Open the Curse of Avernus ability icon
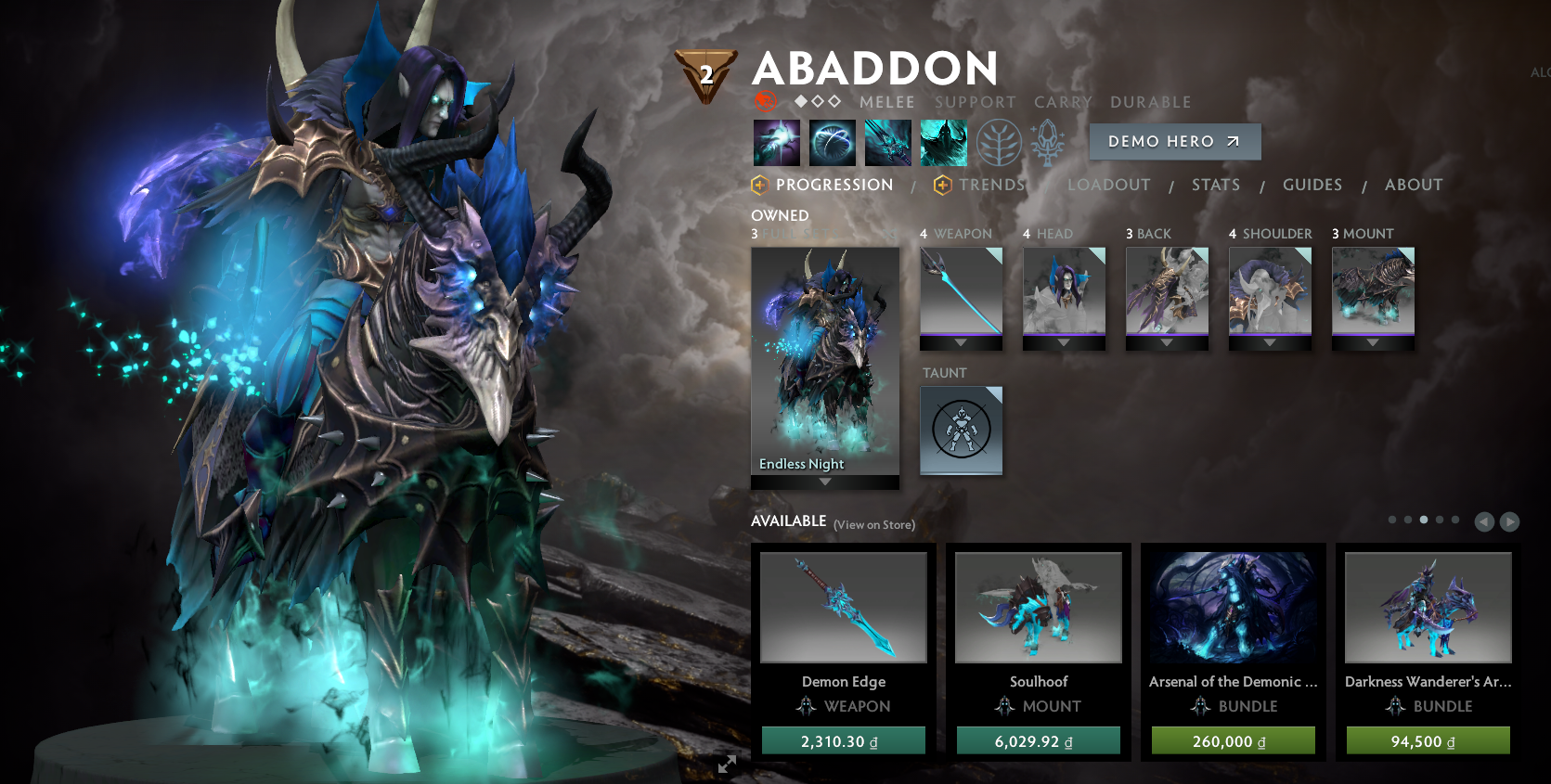1551x784 pixels. (x=888, y=141)
